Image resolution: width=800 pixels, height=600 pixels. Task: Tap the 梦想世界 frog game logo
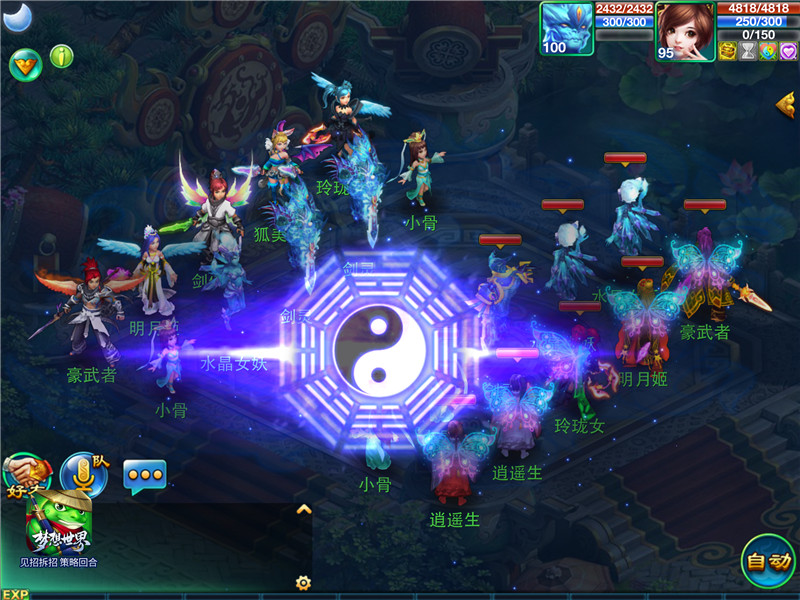pos(59,525)
